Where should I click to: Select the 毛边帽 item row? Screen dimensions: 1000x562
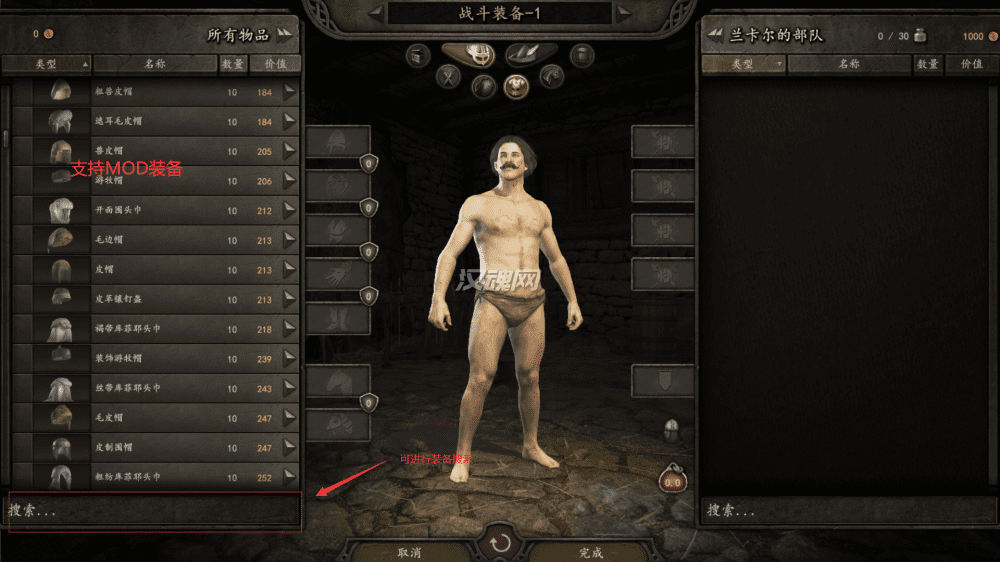pos(150,240)
